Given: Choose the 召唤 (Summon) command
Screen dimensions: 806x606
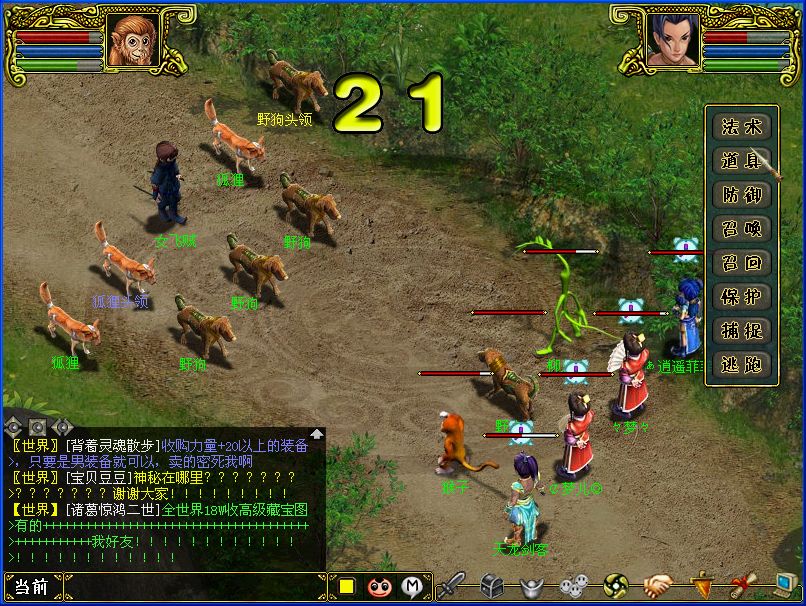Looking at the screenshot, I should (741, 229).
